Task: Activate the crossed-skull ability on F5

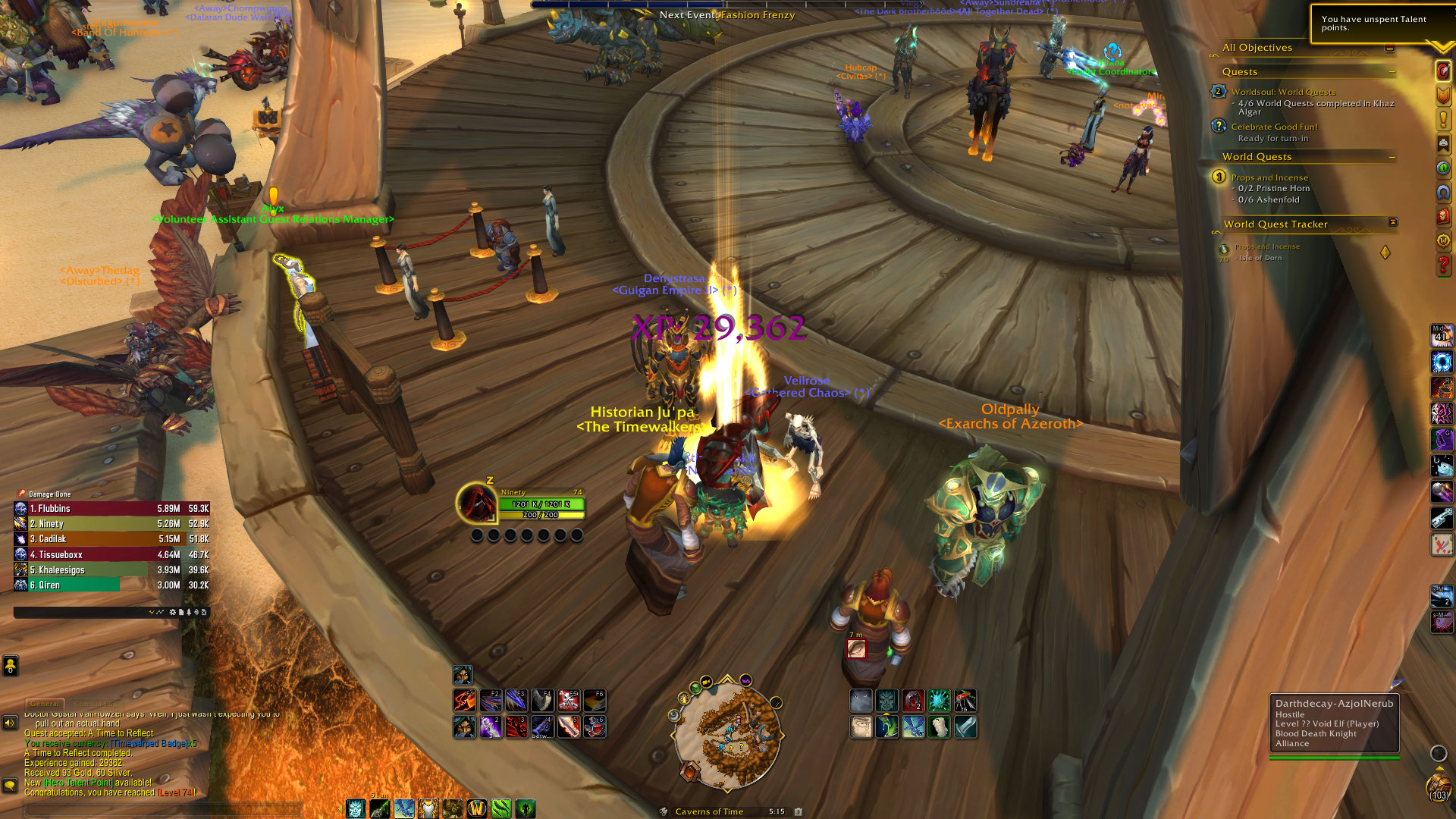Action: tap(569, 700)
